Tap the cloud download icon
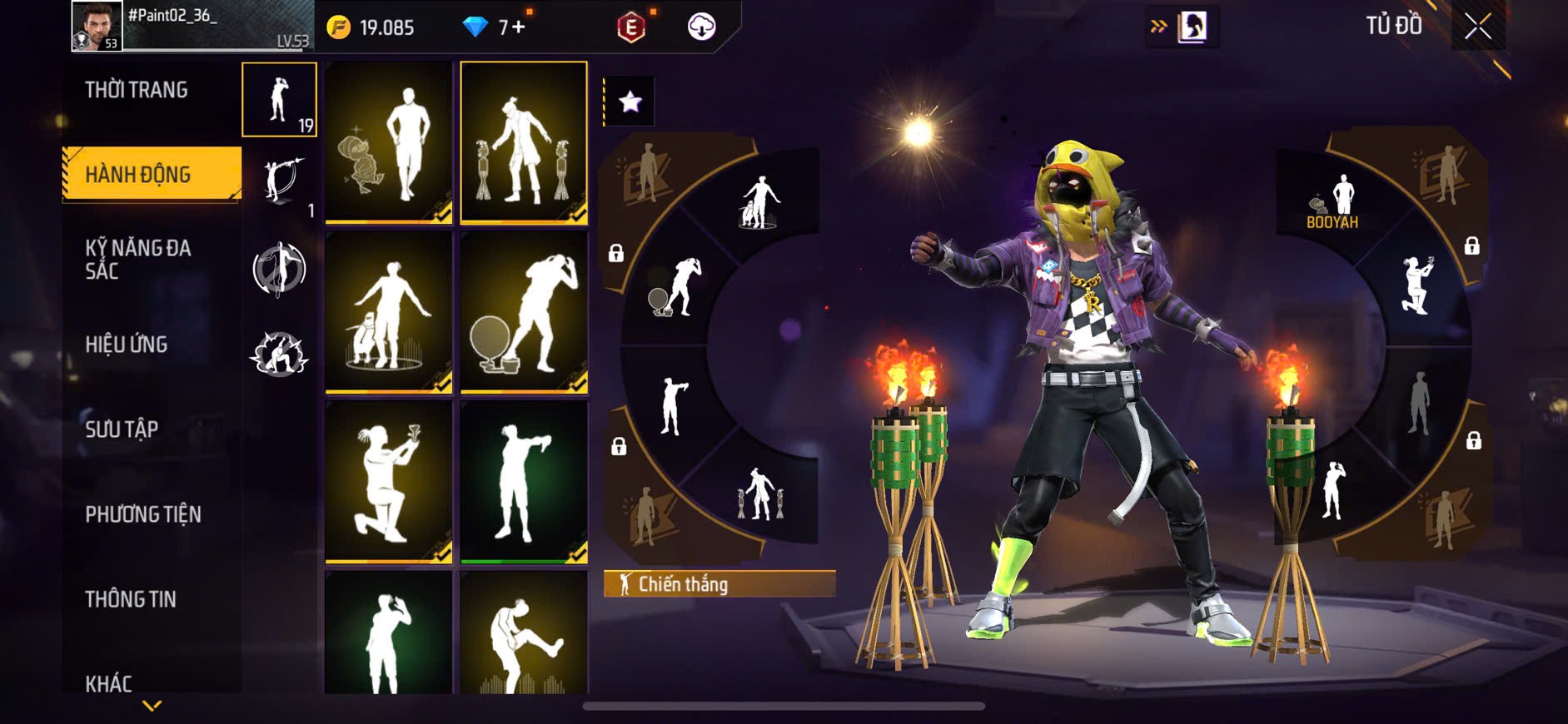 [x=702, y=27]
